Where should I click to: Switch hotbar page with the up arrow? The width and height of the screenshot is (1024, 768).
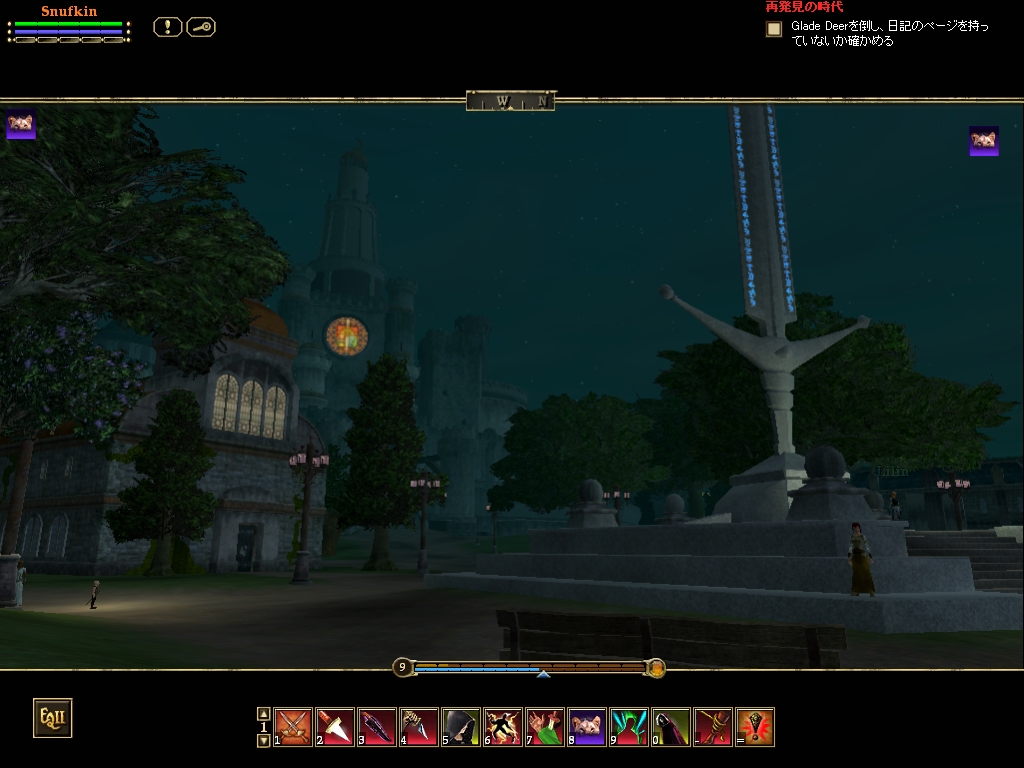point(264,714)
